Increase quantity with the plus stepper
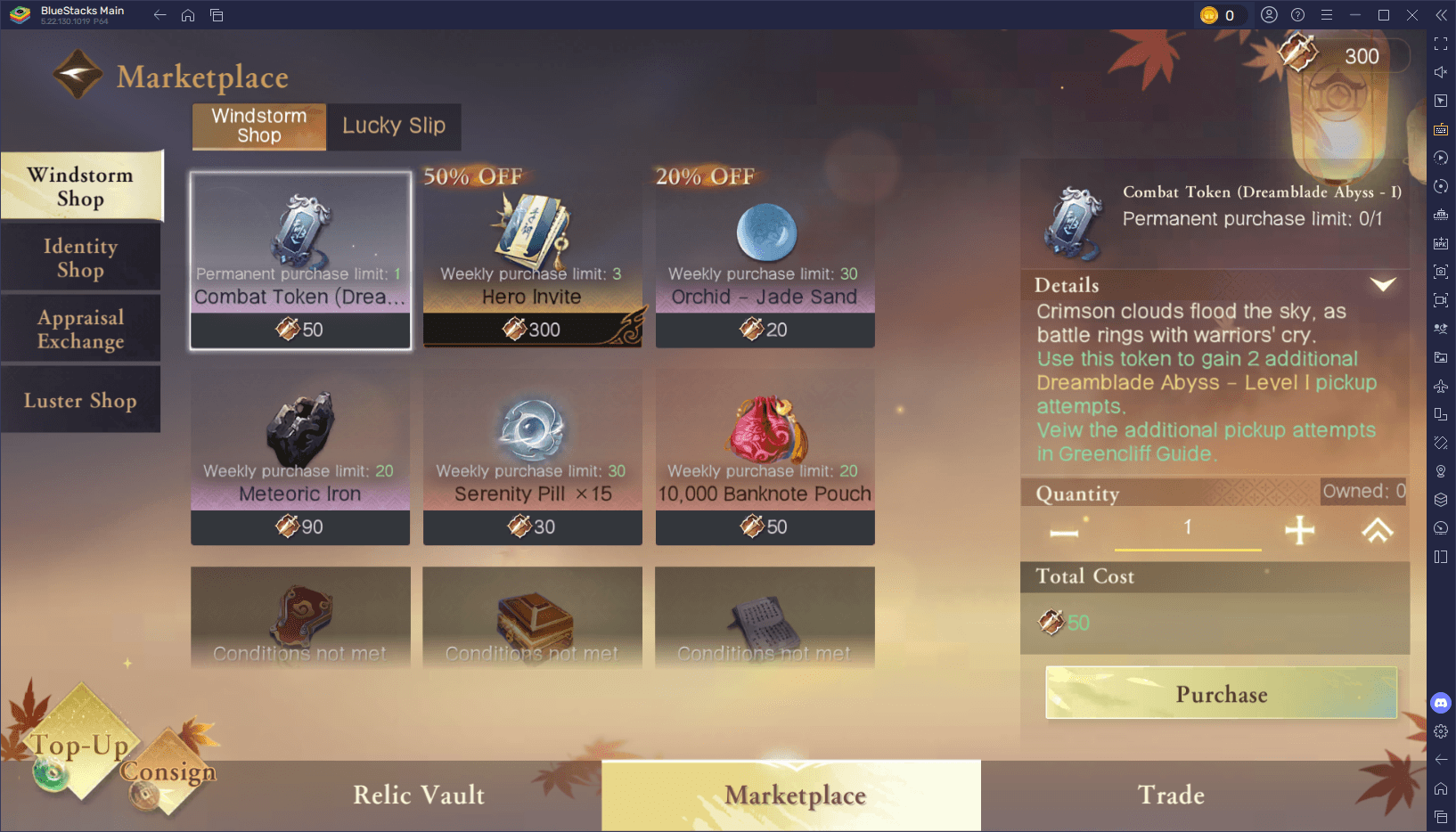1456x832 pixels. click(x=1298, y=529)
